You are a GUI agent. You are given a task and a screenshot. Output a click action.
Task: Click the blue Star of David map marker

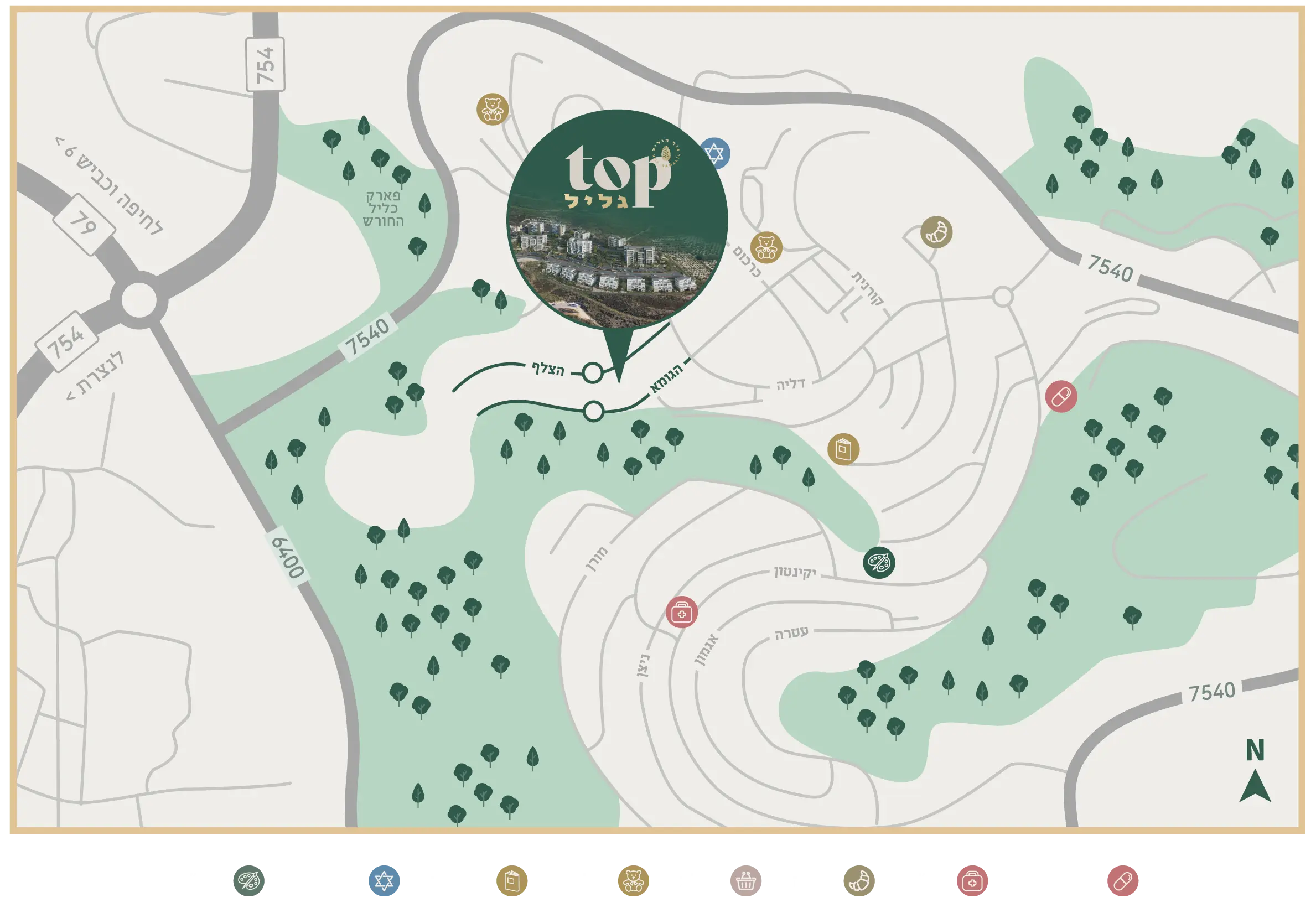point(714,153)
